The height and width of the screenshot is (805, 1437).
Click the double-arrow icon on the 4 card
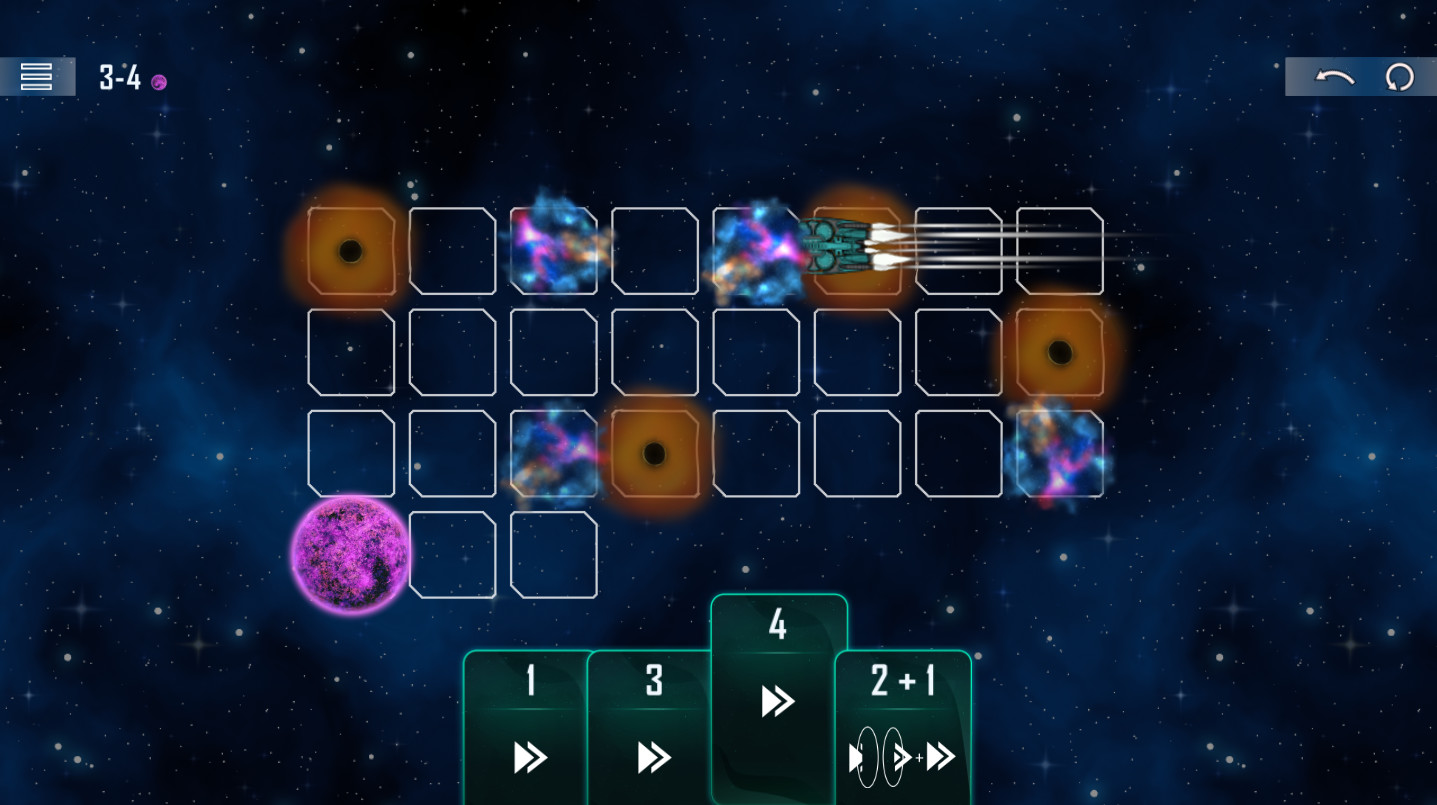(776, 701)
